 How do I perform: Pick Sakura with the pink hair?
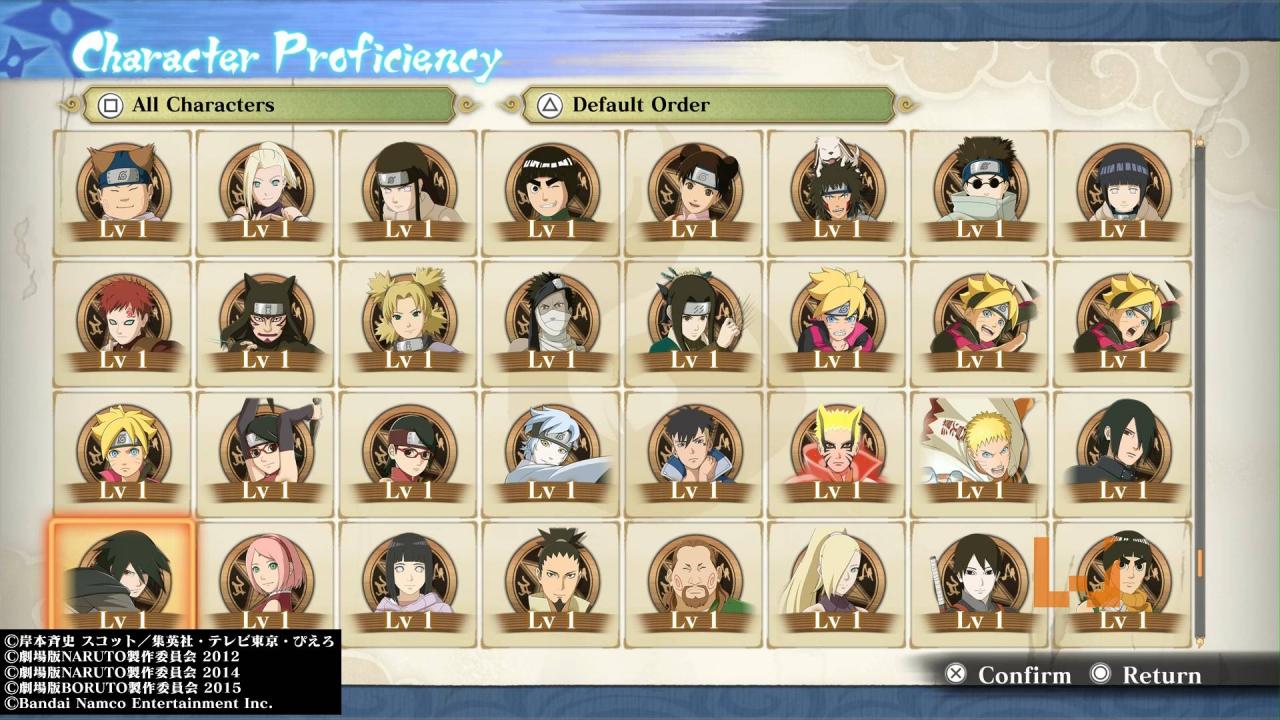click(265, 580)
